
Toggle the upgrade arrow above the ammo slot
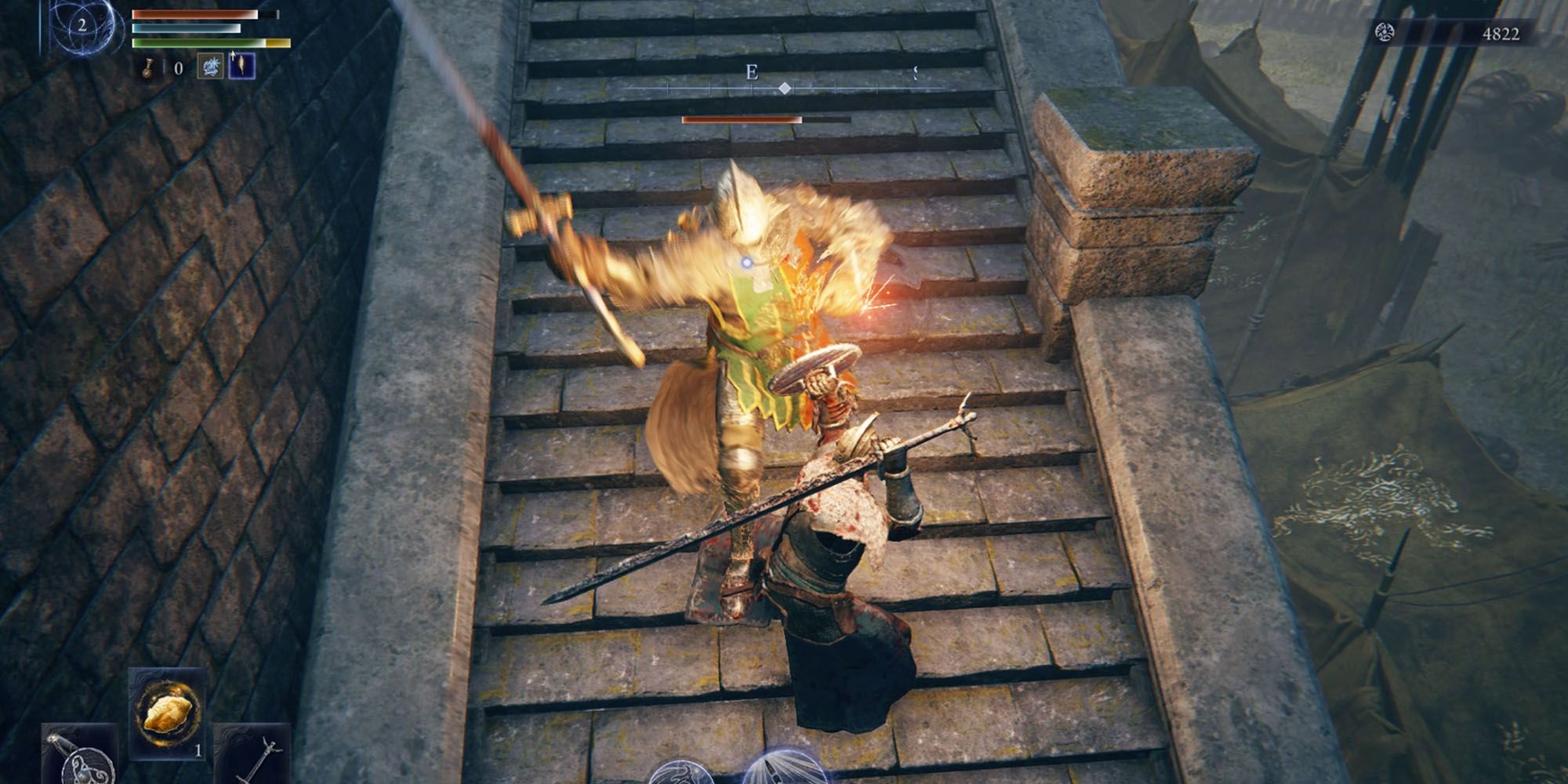pos(233,57)
